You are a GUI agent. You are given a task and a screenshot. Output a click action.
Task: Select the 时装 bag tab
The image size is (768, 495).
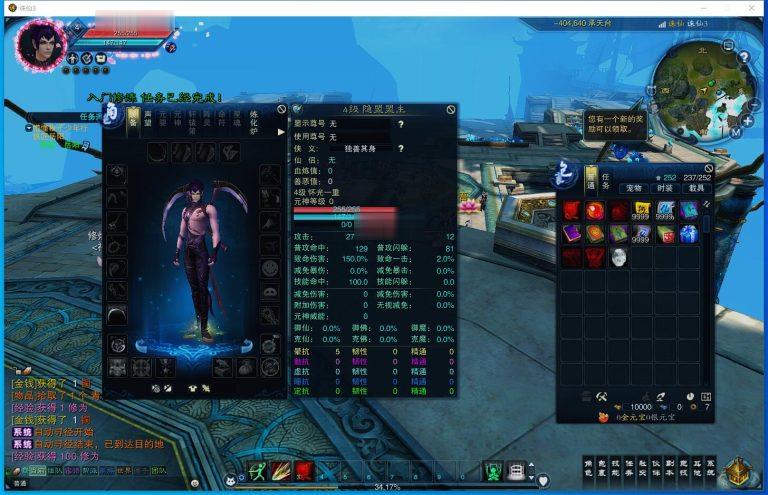[664, 188]
